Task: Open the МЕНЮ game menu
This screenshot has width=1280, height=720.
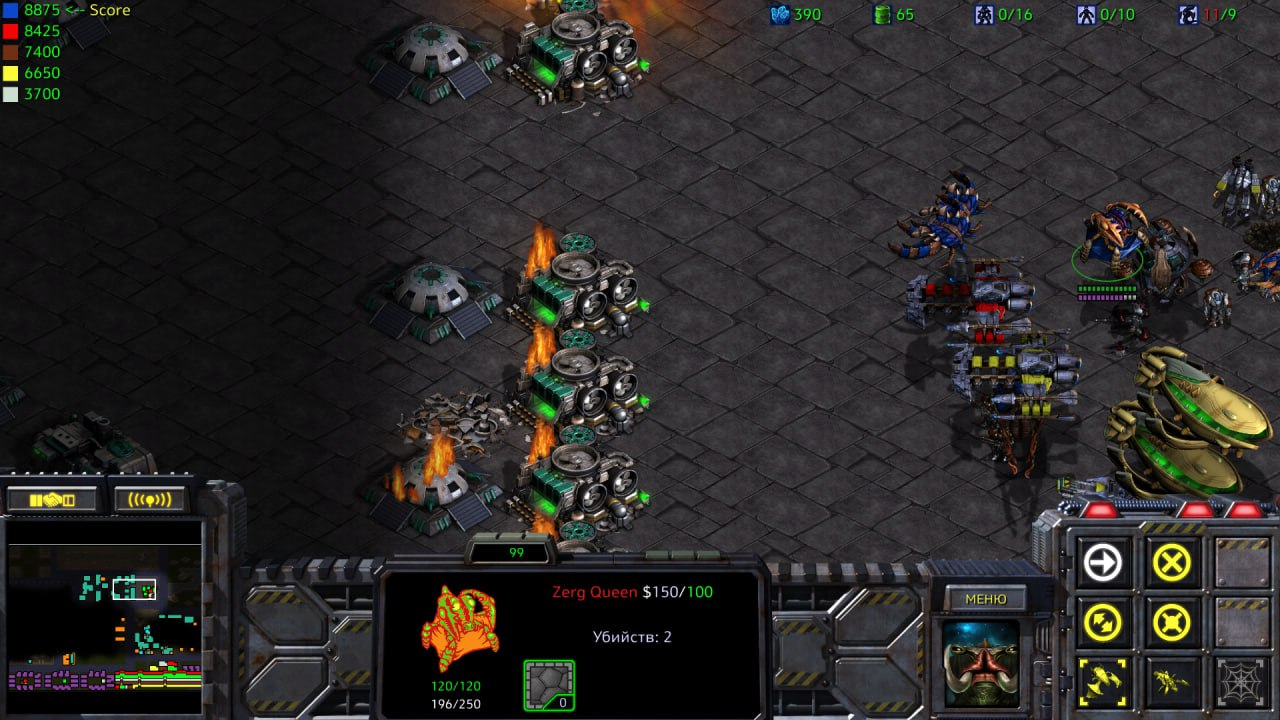Action: (x=985, y=599)
